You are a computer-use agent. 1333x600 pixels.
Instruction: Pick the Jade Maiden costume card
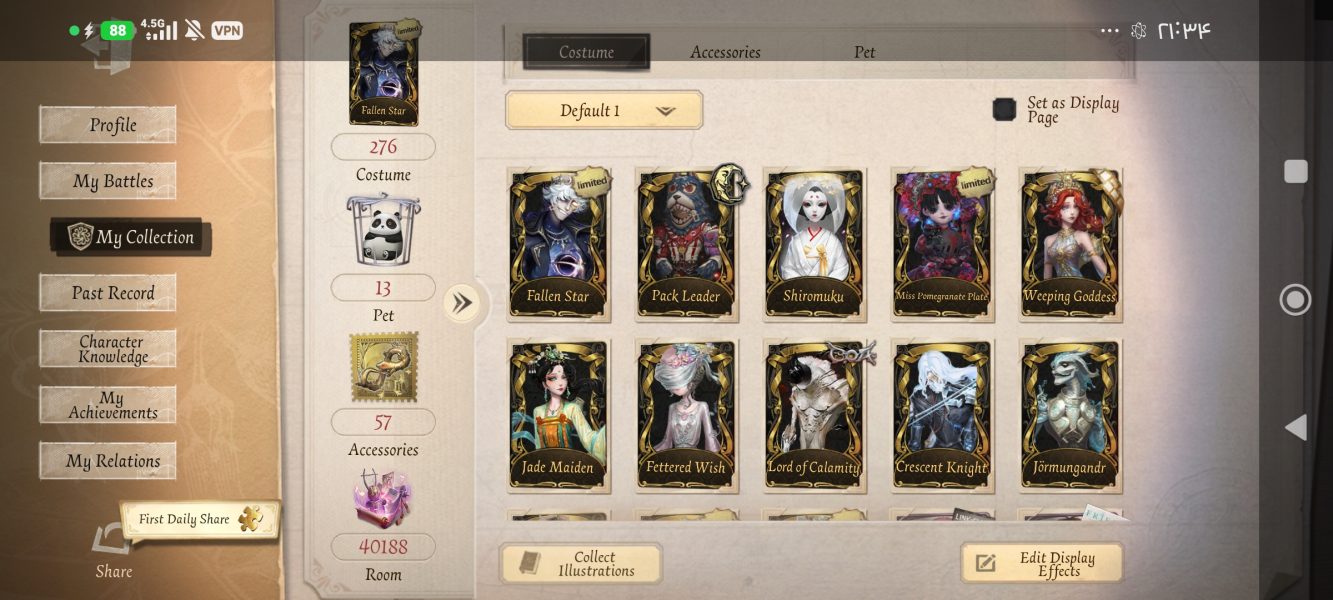pos(558,414)
